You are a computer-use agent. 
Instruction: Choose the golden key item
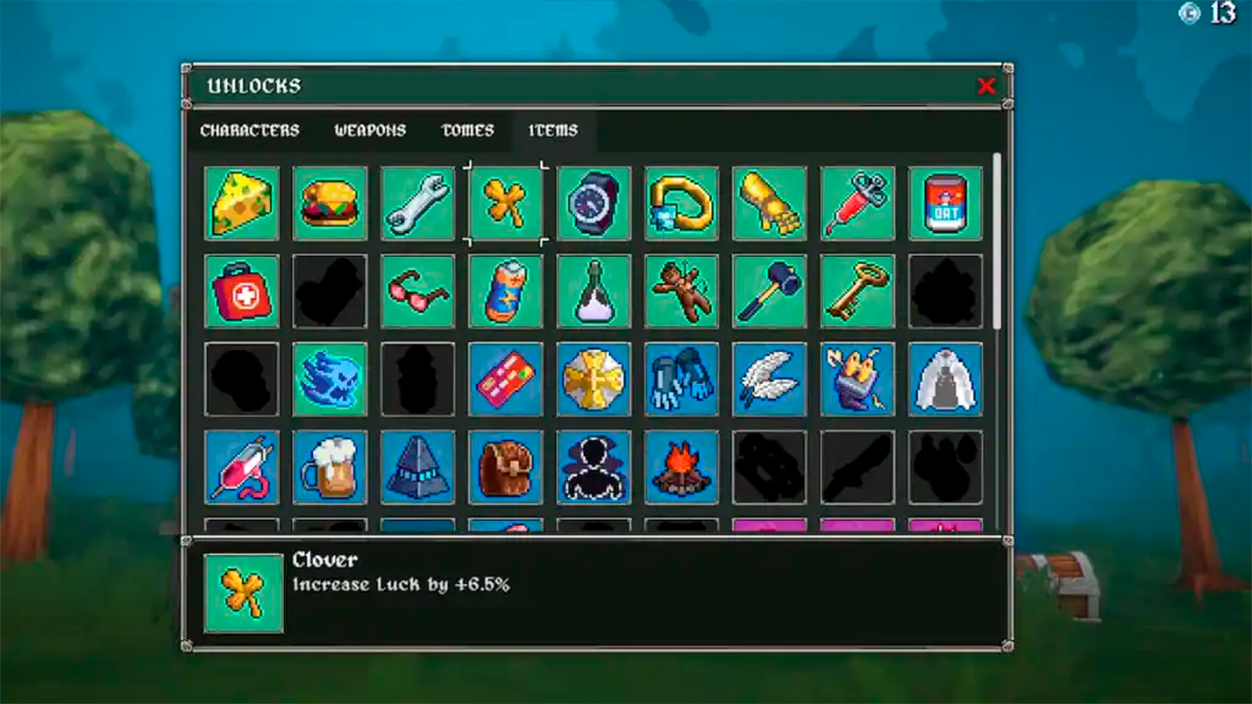pos(858,292)
